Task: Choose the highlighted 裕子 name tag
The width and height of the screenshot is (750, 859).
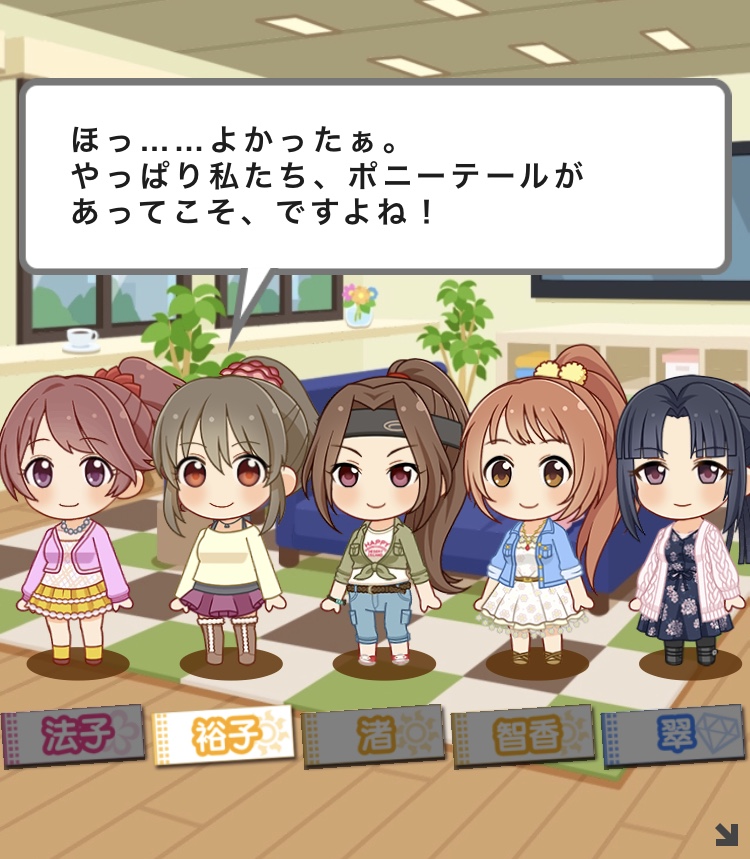Action: [222, 737]
